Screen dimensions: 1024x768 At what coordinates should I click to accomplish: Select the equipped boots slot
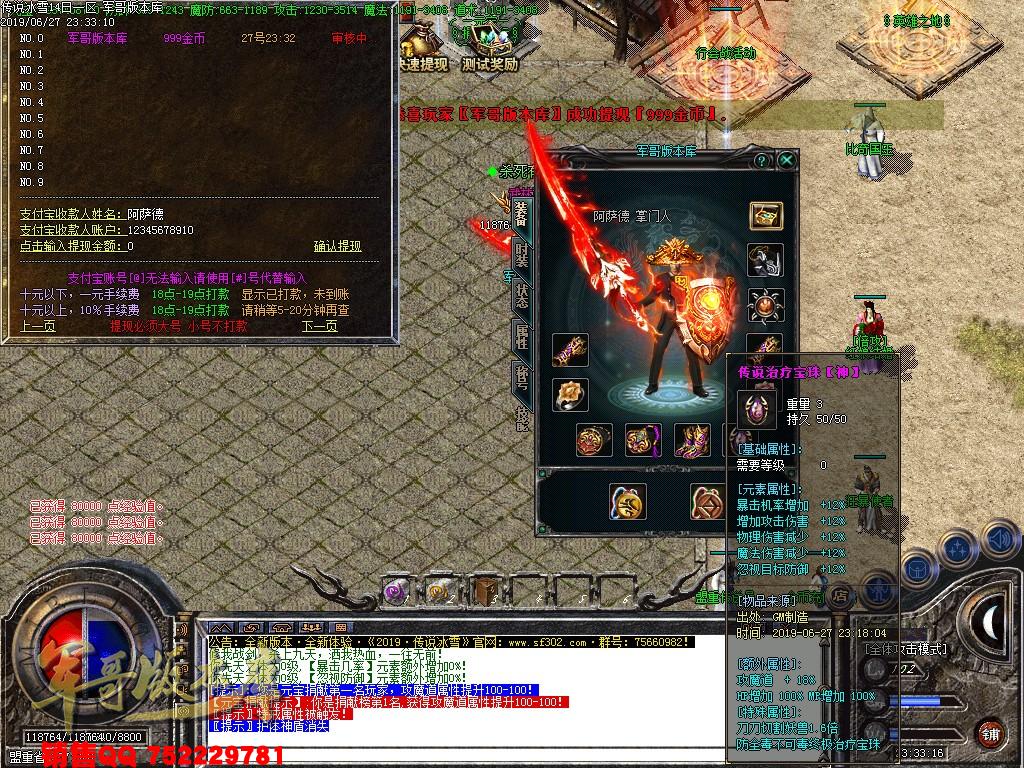click(x=690, y=439)
